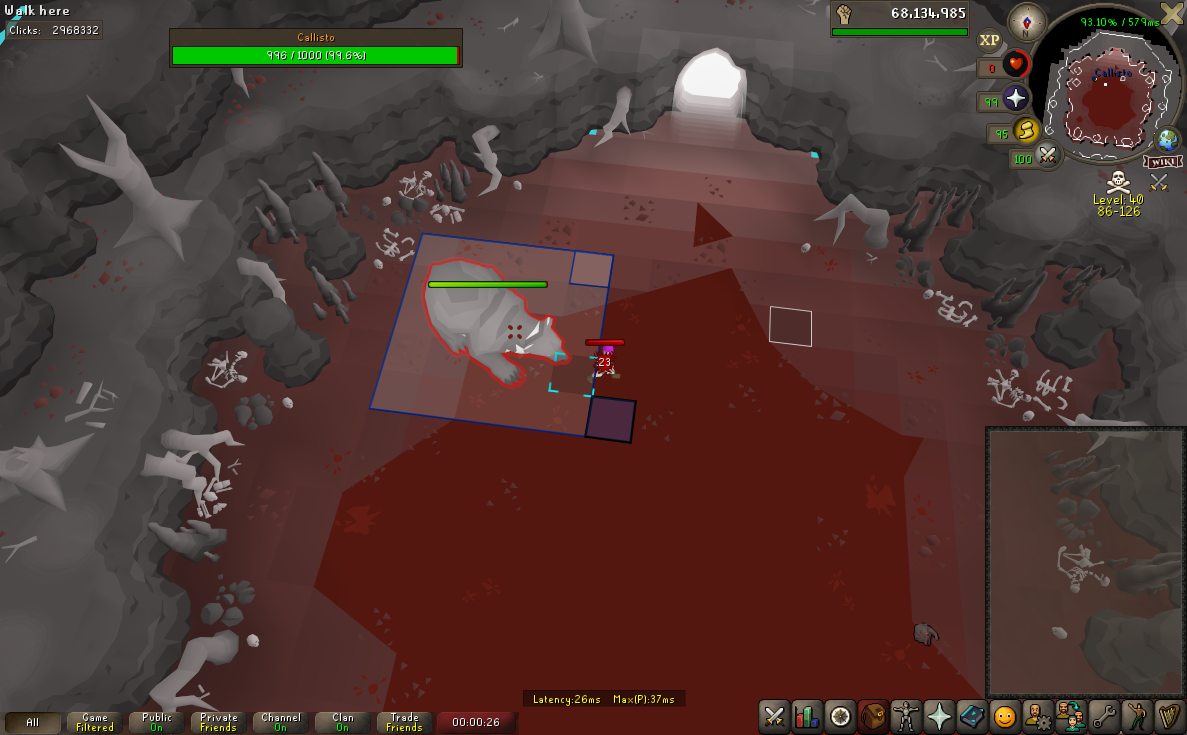The height and width of the screenshot is (735, 1187).
Task: Open the Account Management tab
Action: (x=1038, y=716)
